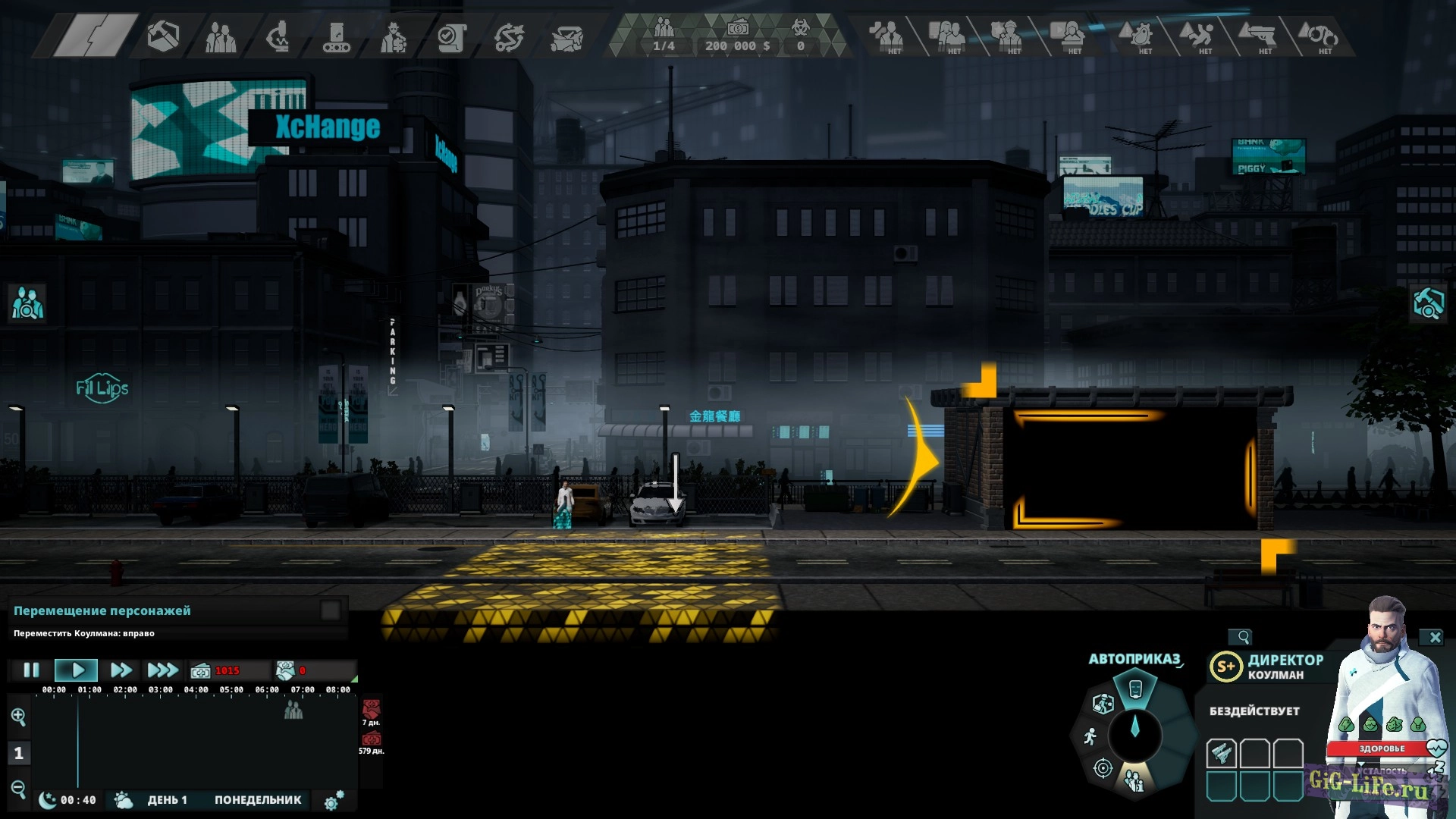Image resolution: width=1456 pixels, height=819 pixels.
Task: Switch to double fast-forward speed
Action: pyautogui.click(x=121, y=670)
